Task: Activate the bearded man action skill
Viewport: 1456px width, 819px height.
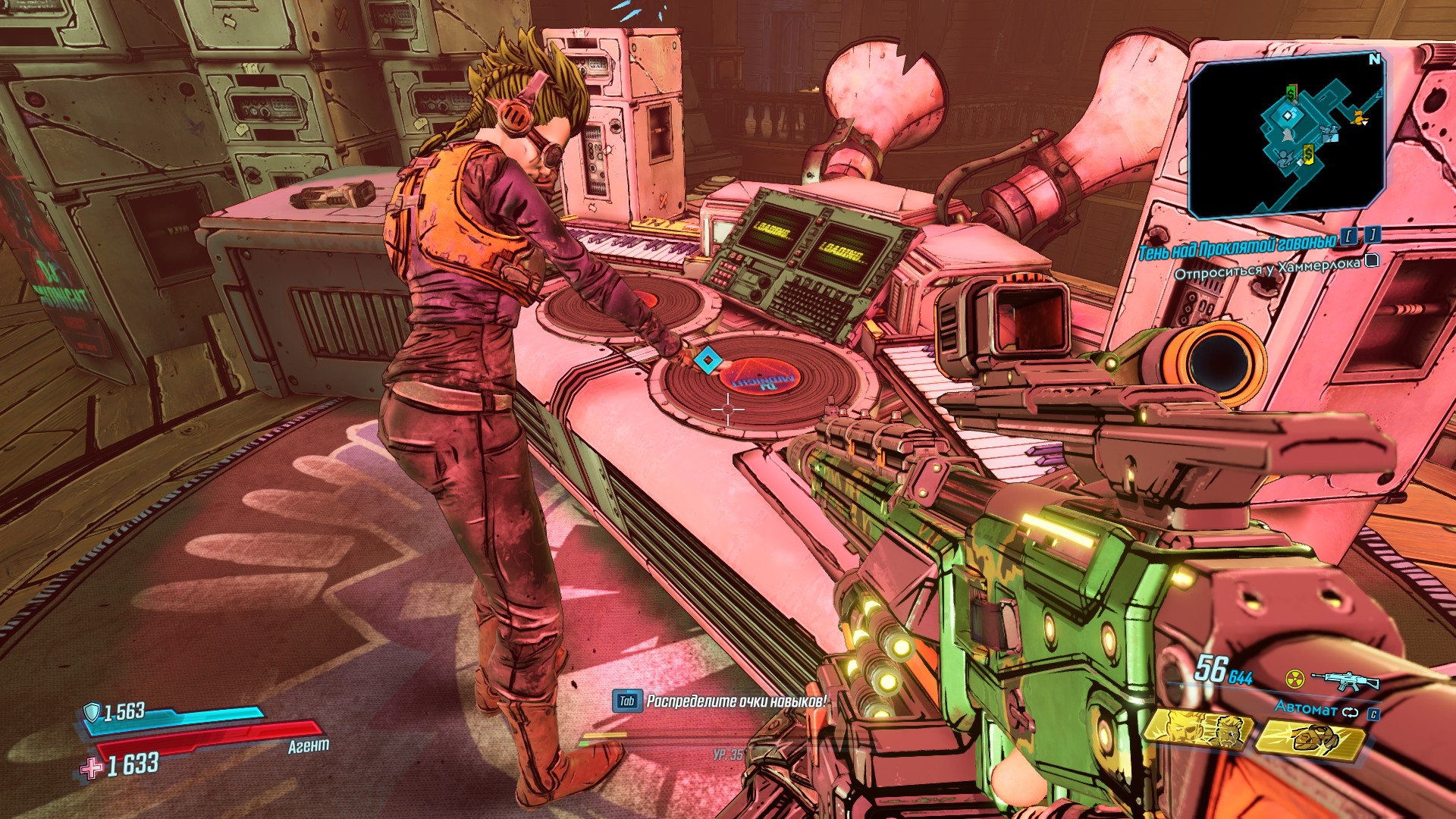Action: (1197, 730)
